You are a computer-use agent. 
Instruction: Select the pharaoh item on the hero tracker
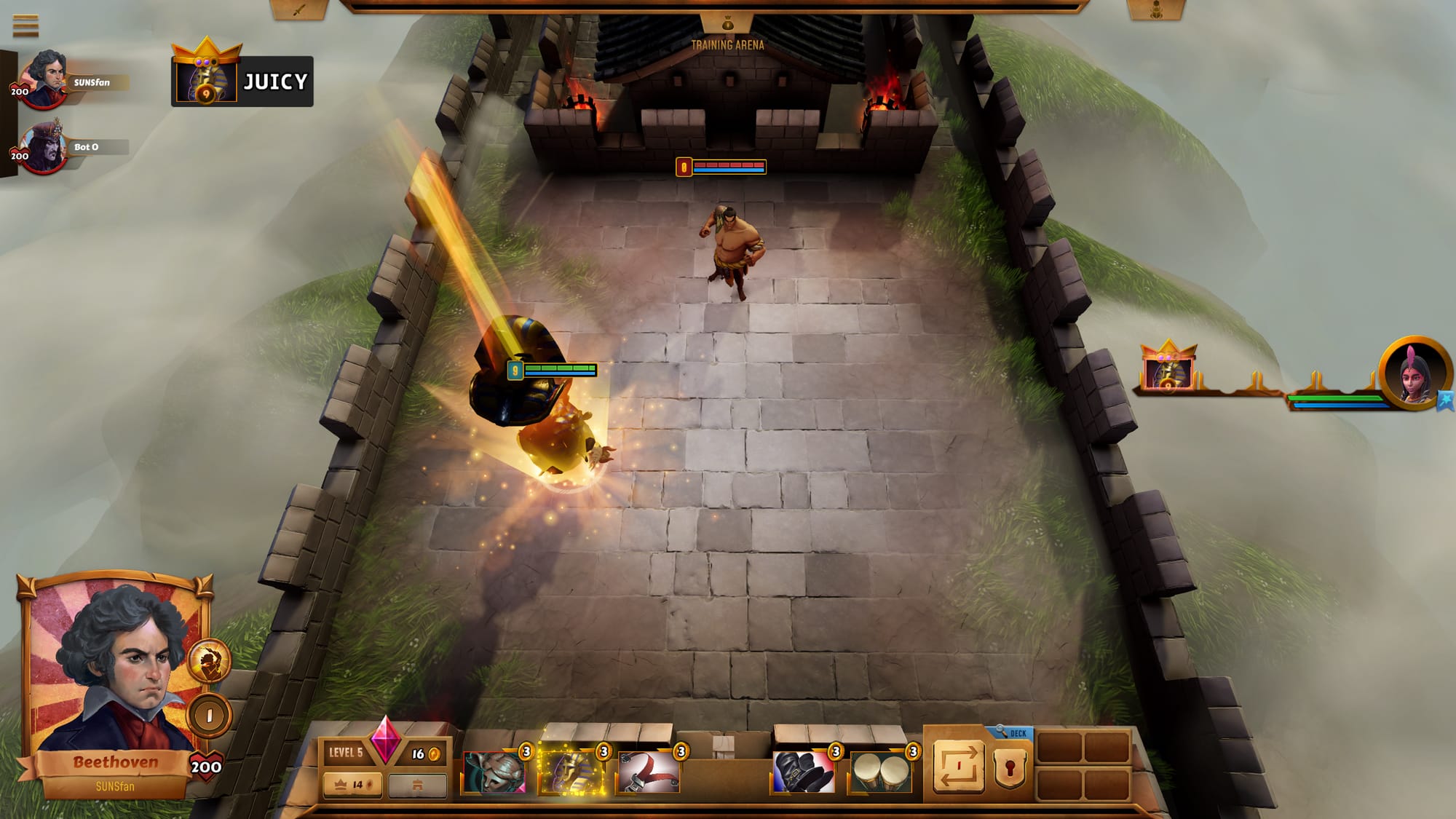1168,370
